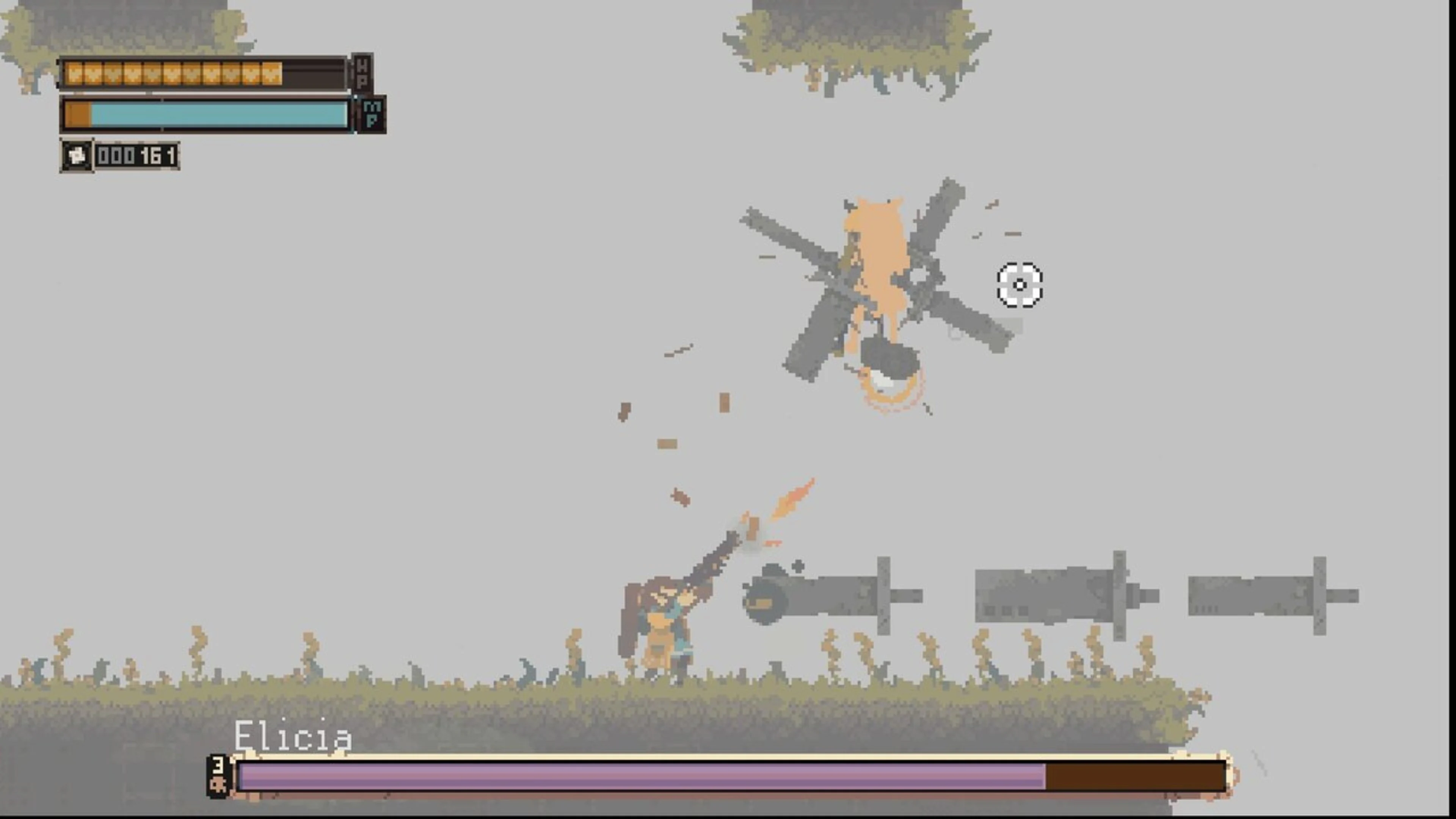
Task: Click the currency coin icon beside the counter
Action: click(x=77, y=157)
